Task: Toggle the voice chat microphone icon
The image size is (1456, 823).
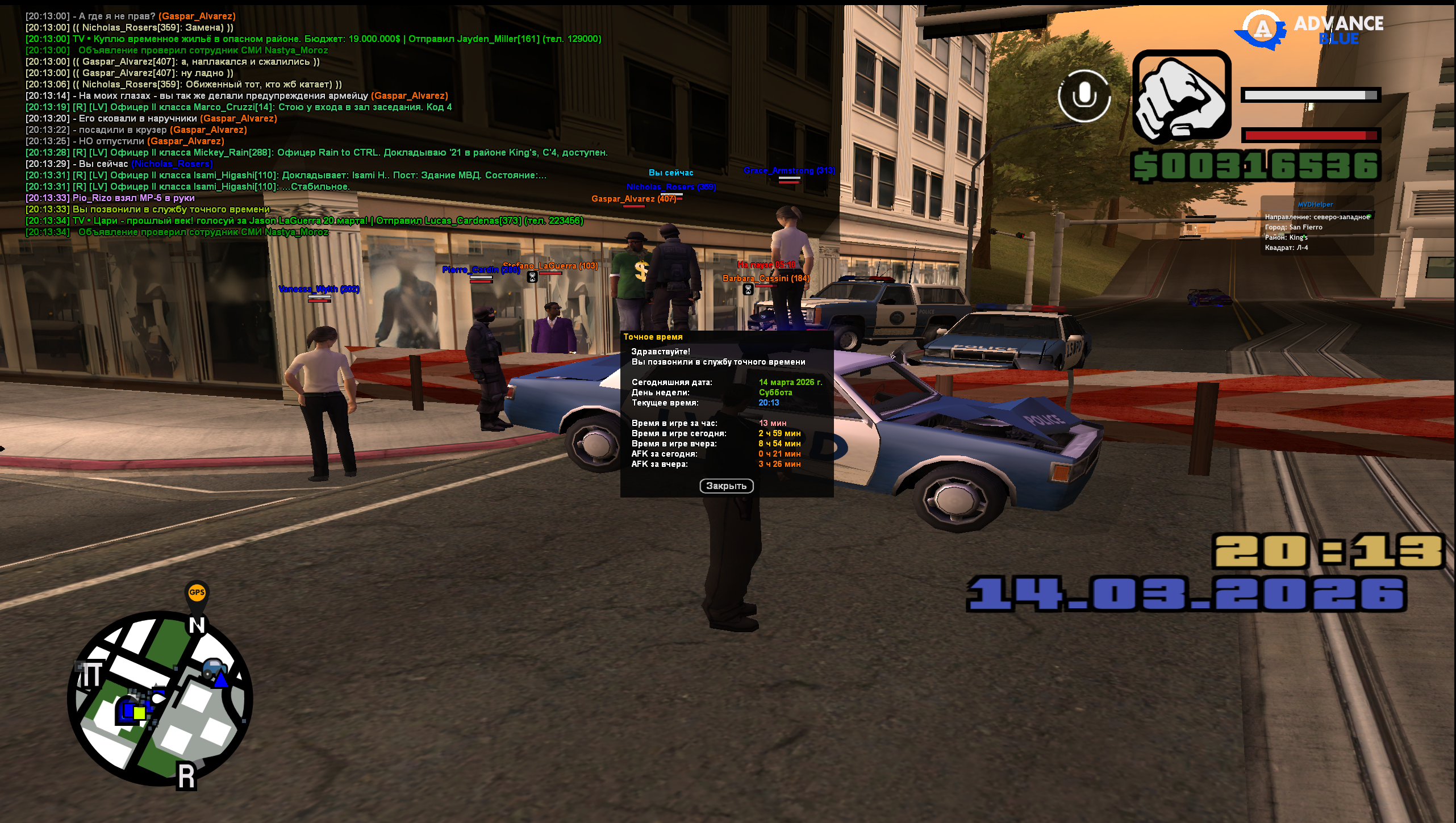Action: [1084, 95]
